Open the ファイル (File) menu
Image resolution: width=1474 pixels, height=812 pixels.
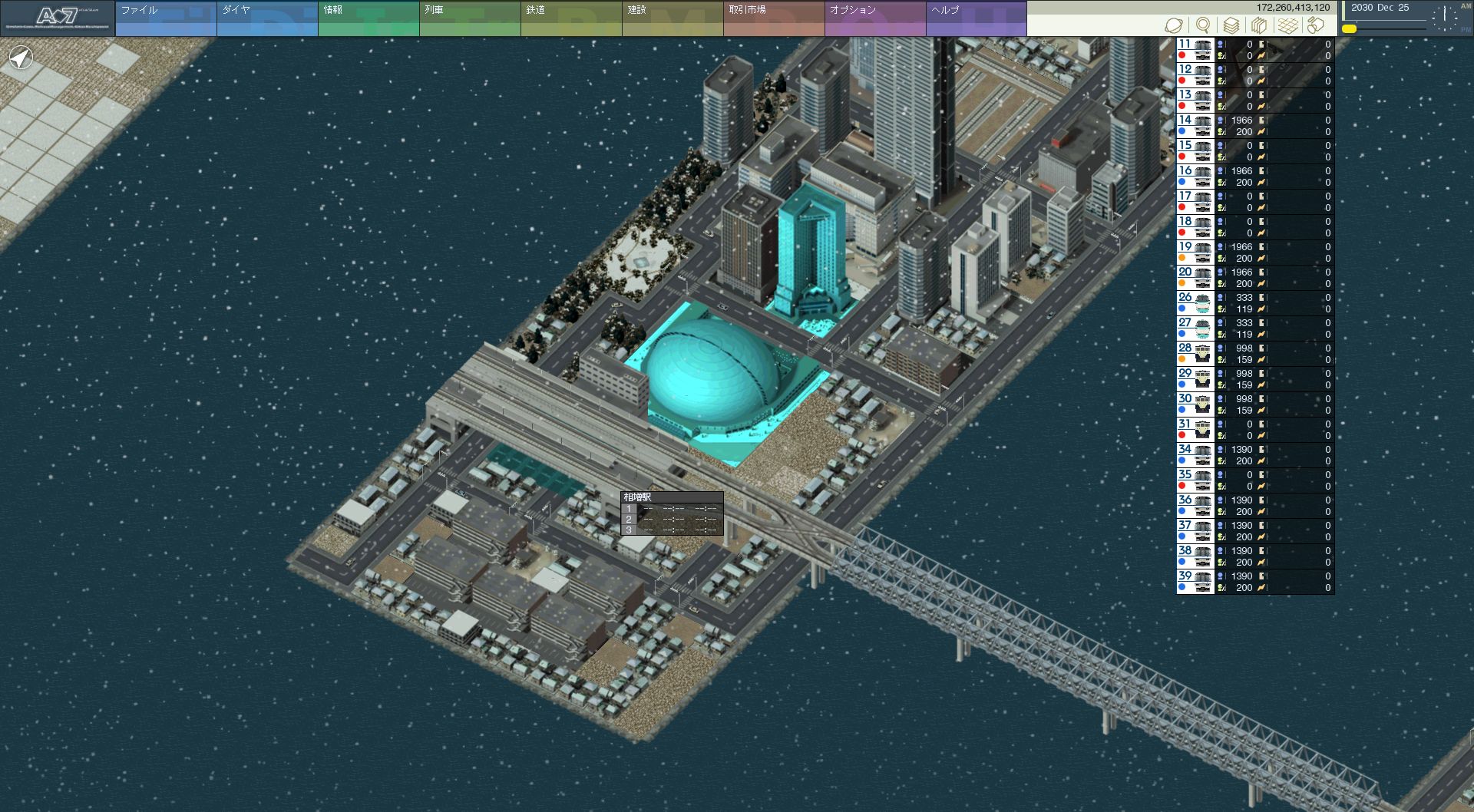pyautogui.click(x=165, y=18)
